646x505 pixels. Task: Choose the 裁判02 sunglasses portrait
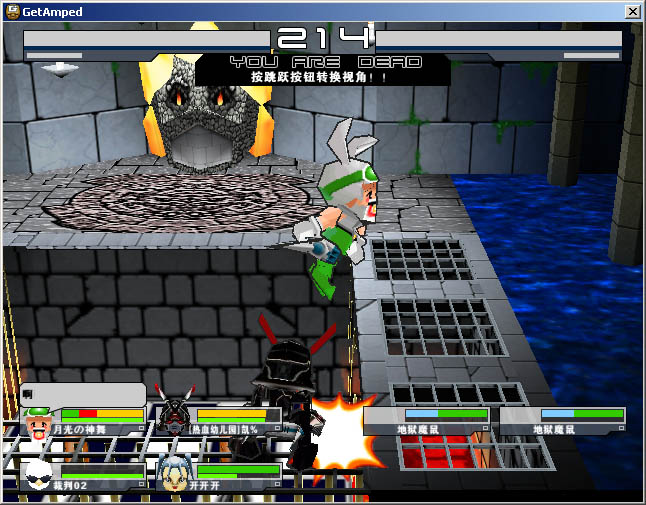[38, 472]
